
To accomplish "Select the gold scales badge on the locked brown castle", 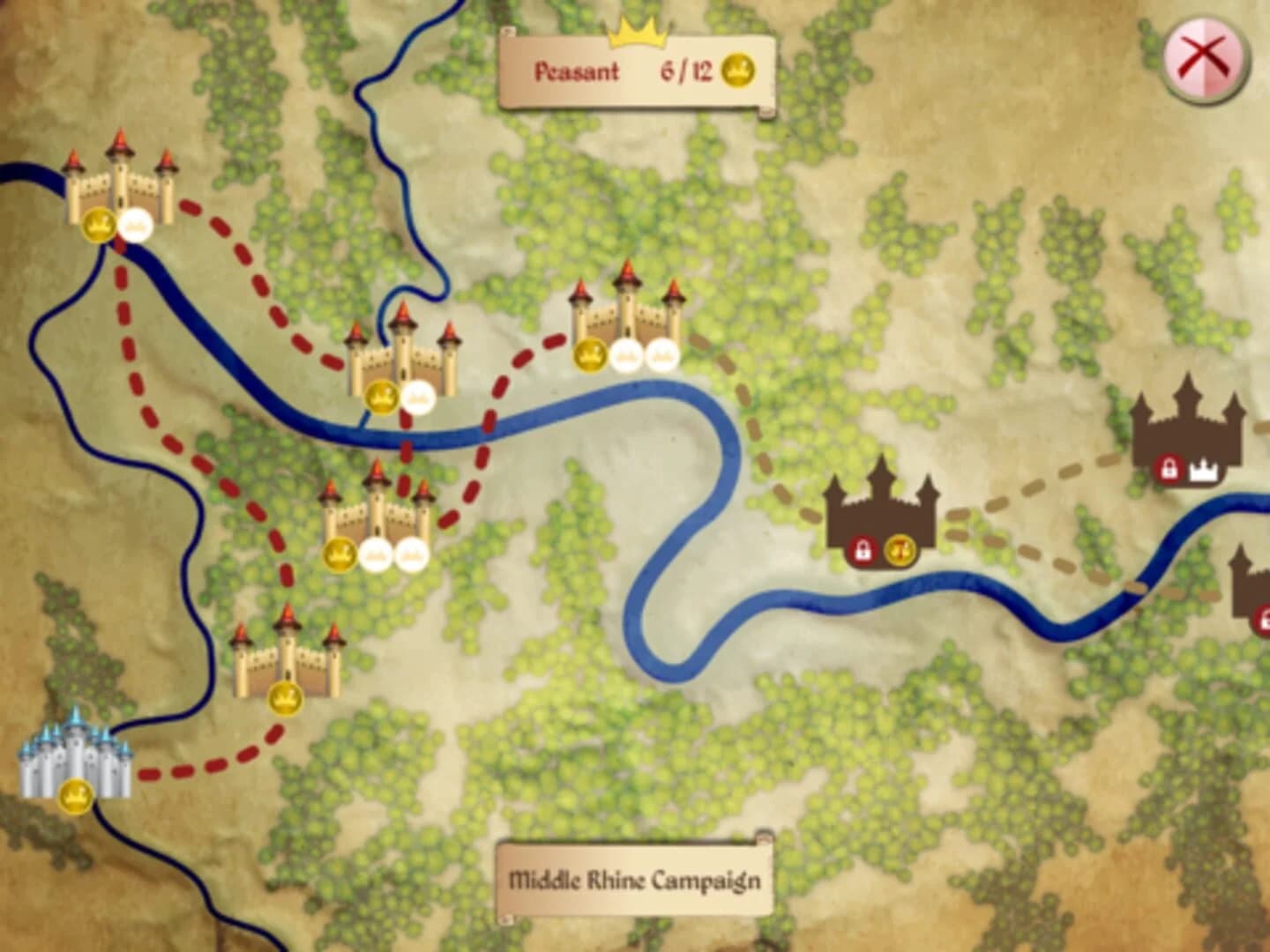I will [x=900, y=548].
